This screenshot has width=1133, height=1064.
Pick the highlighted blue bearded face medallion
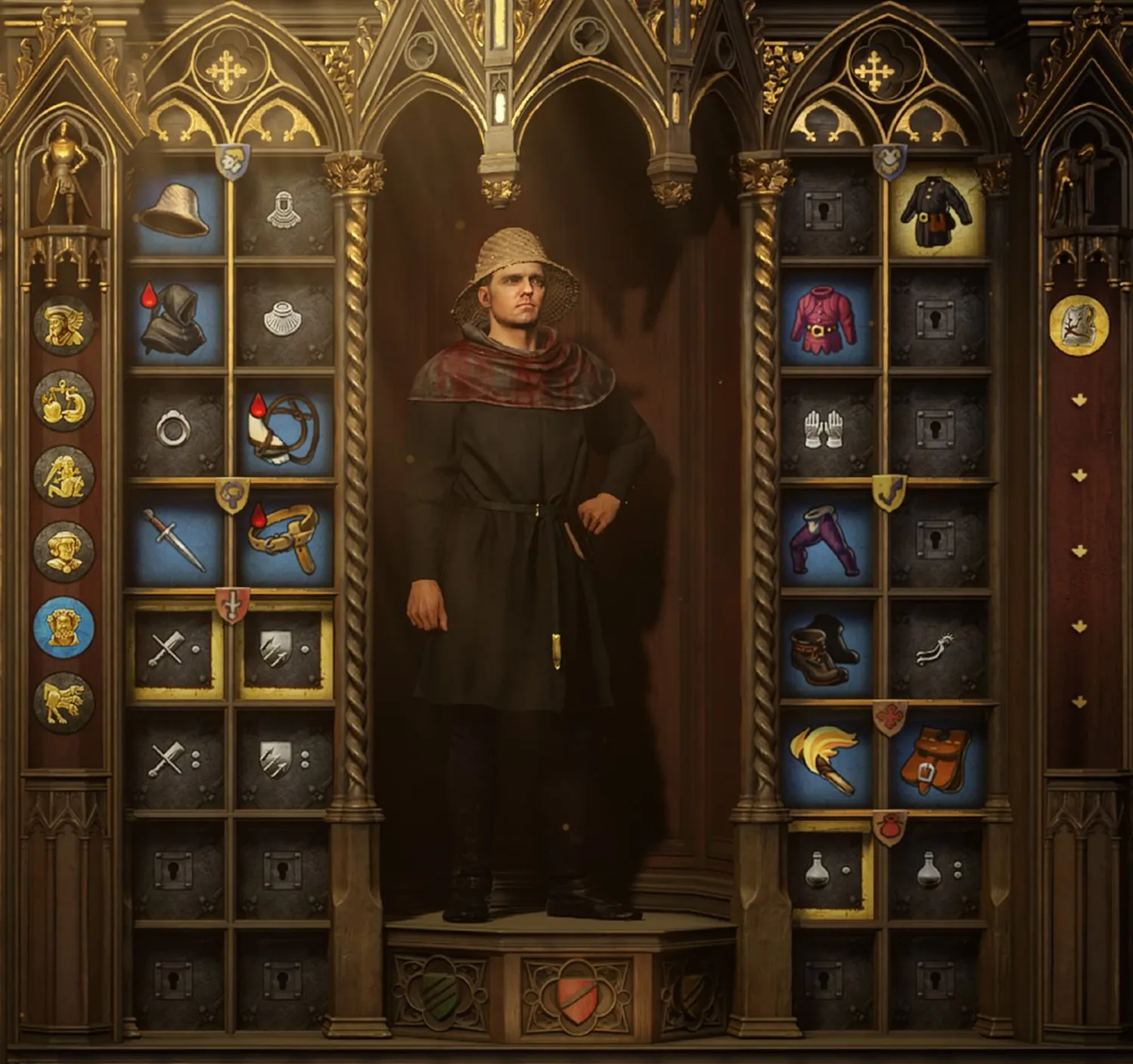click(64, 627)
